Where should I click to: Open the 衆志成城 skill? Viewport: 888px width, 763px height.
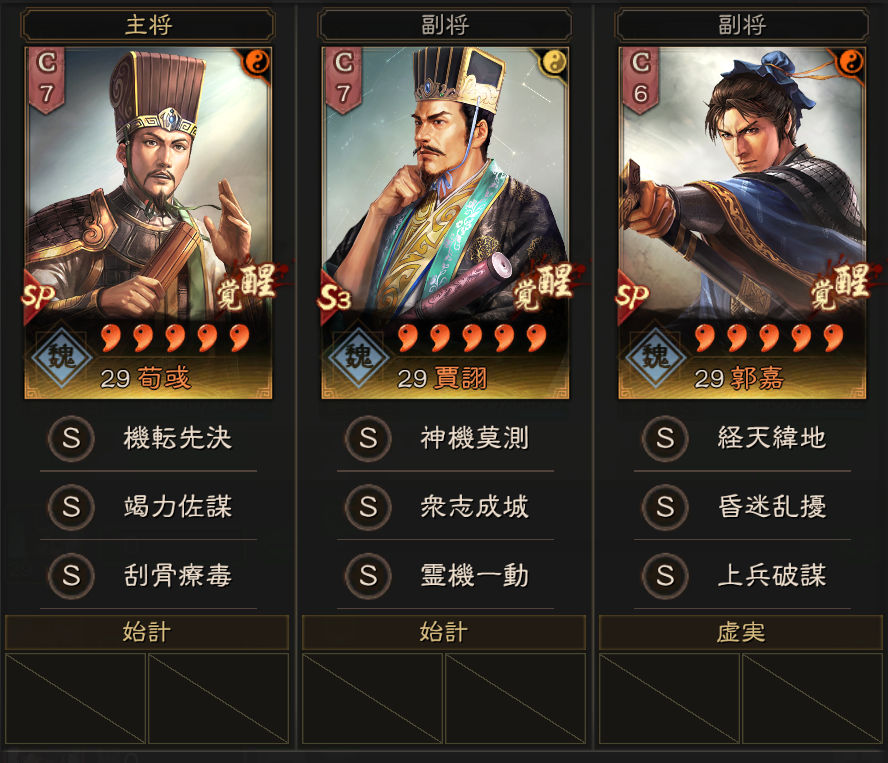(445, 507)
